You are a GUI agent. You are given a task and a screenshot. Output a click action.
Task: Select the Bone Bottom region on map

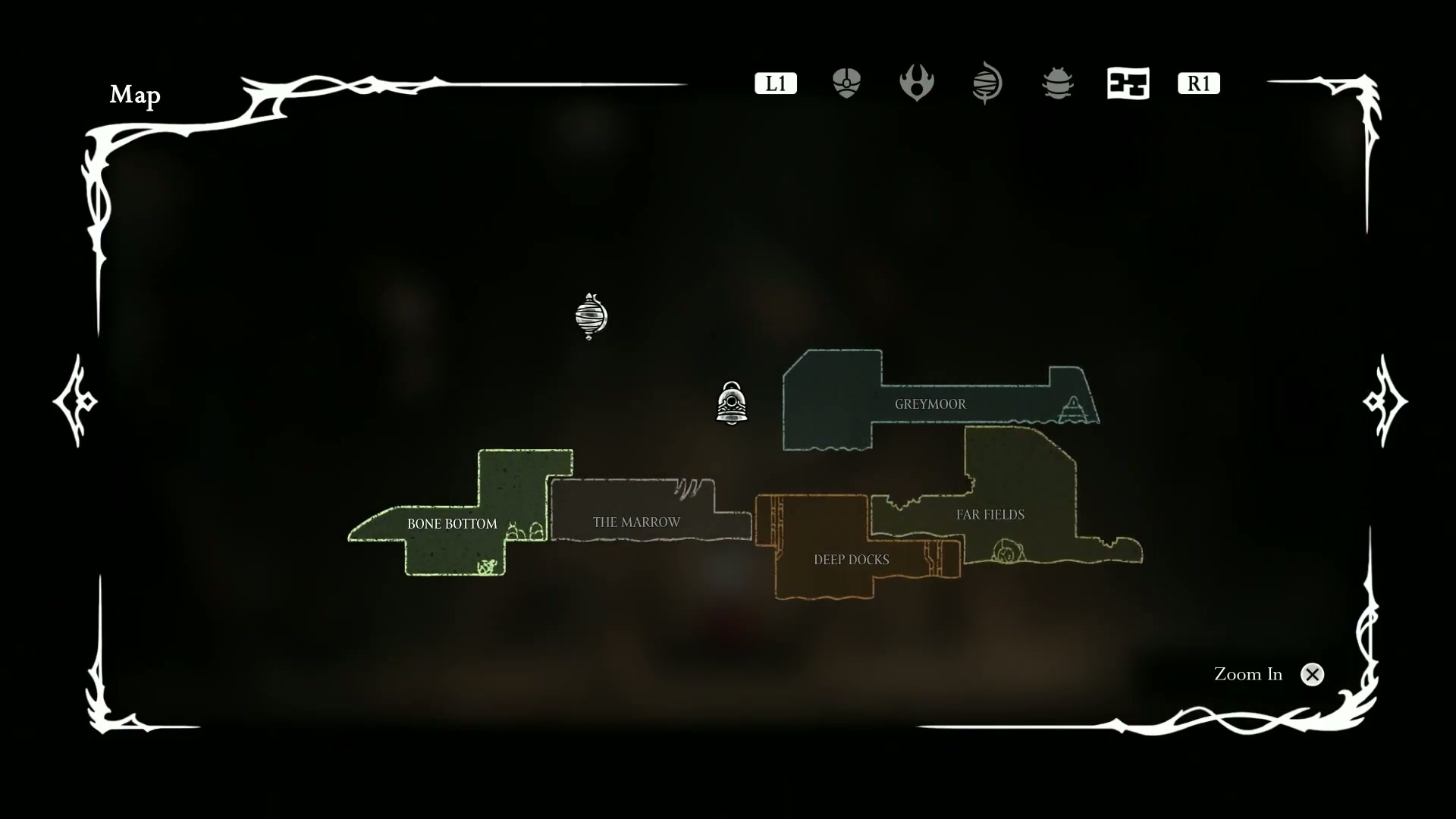tap(452, 524)
